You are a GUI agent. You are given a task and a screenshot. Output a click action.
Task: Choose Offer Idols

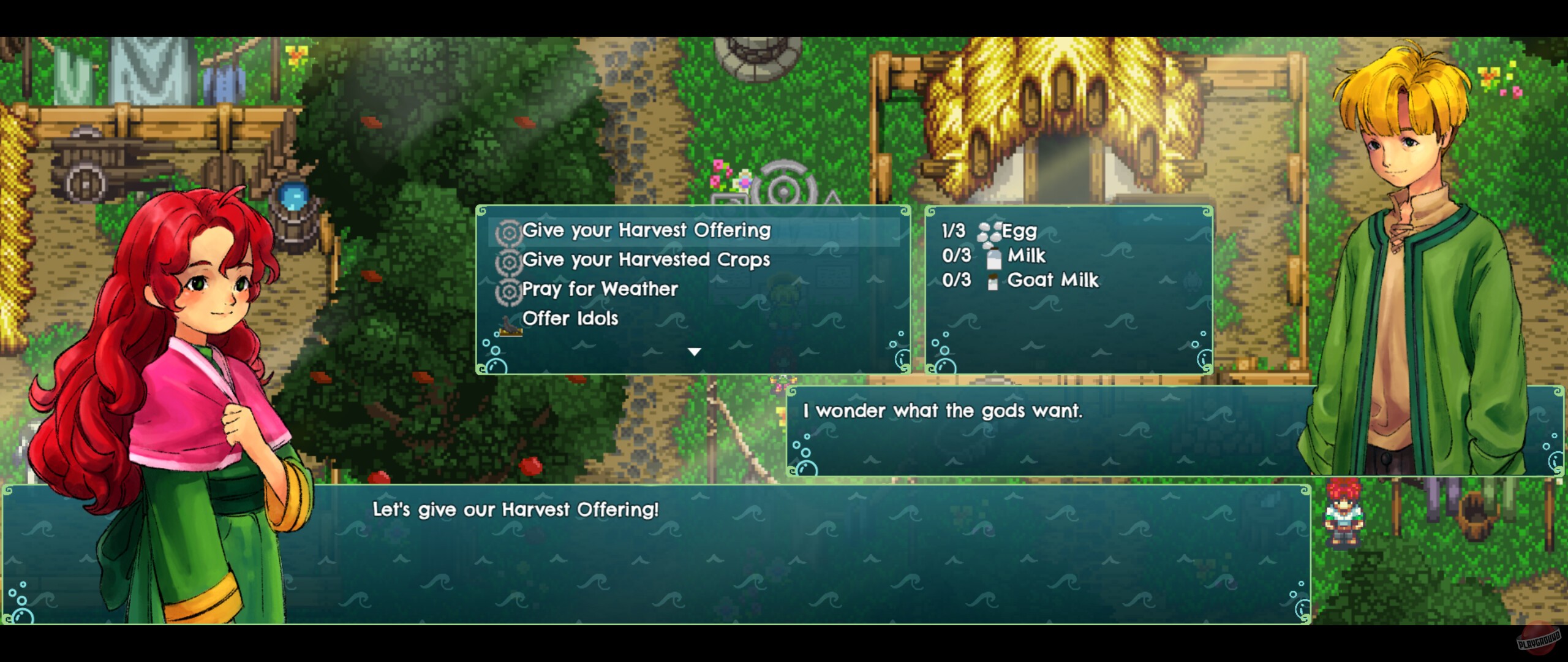coord(570,319)
